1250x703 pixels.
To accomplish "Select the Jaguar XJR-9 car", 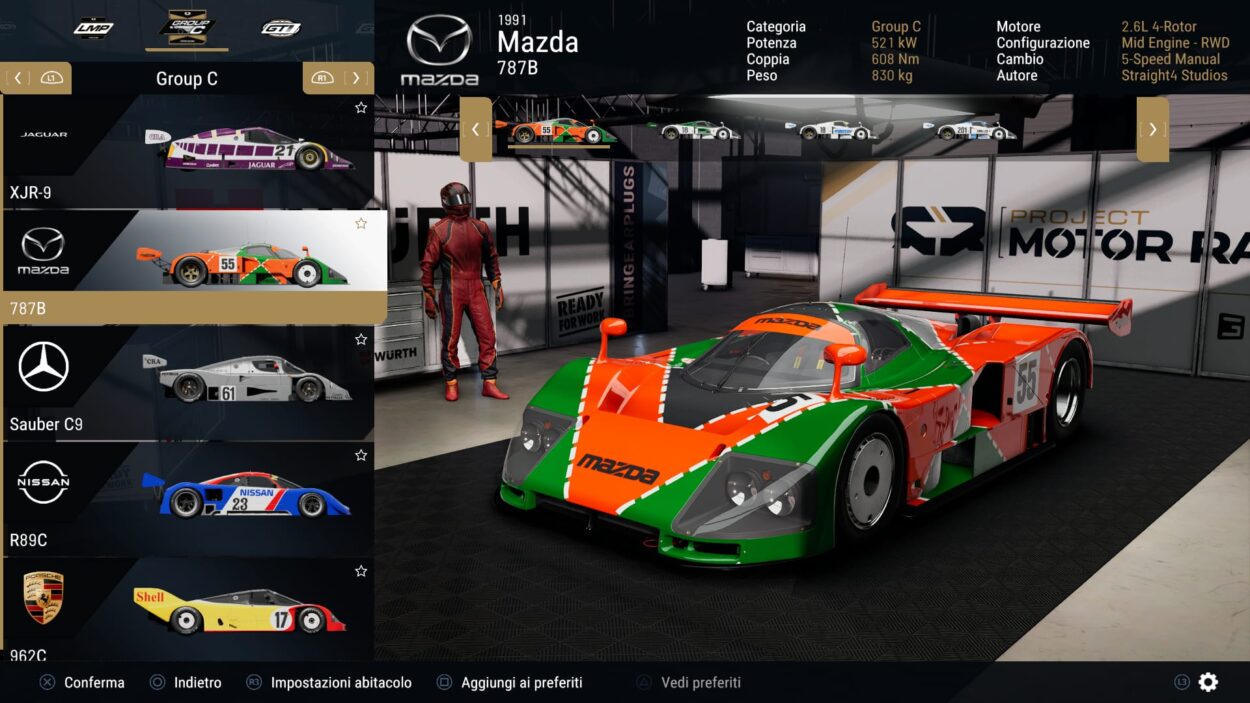I will click(187, 150).
